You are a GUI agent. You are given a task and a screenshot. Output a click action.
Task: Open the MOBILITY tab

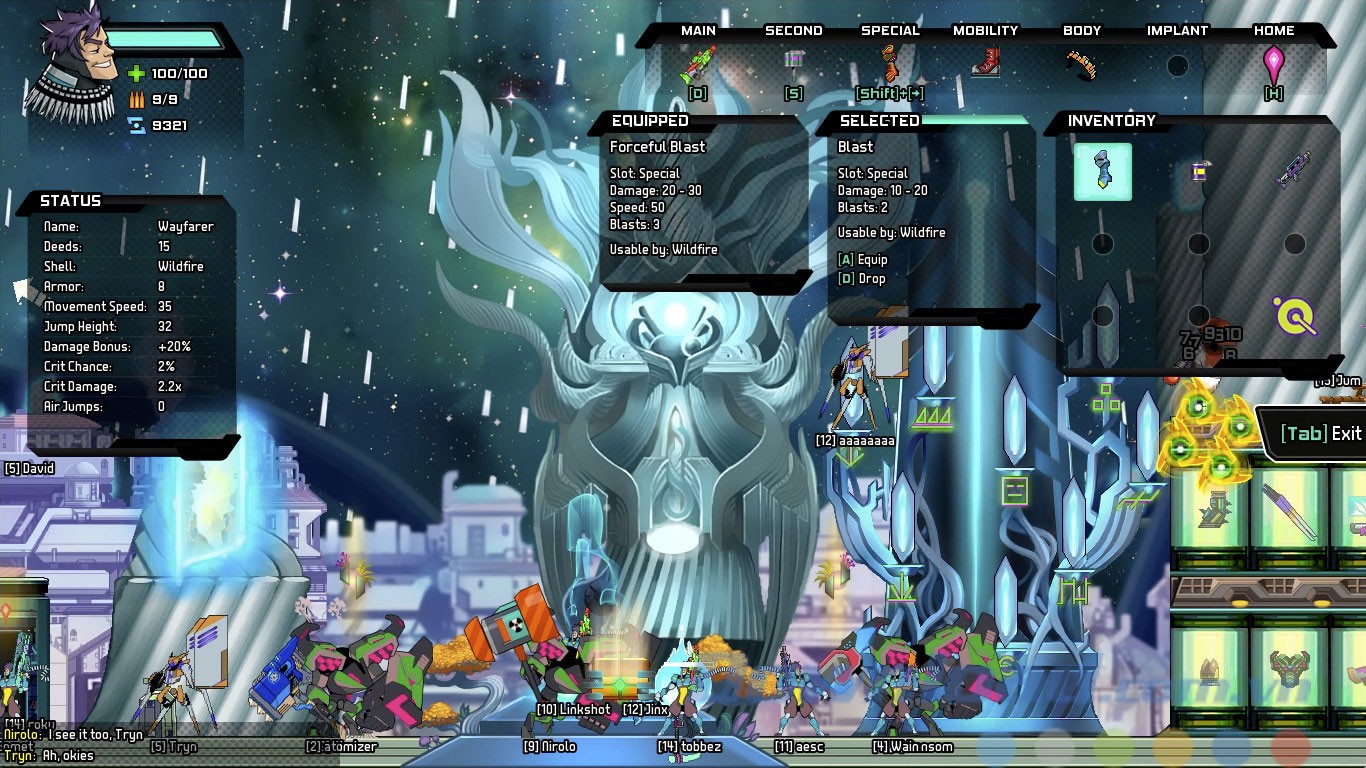(x=985, y=31)
